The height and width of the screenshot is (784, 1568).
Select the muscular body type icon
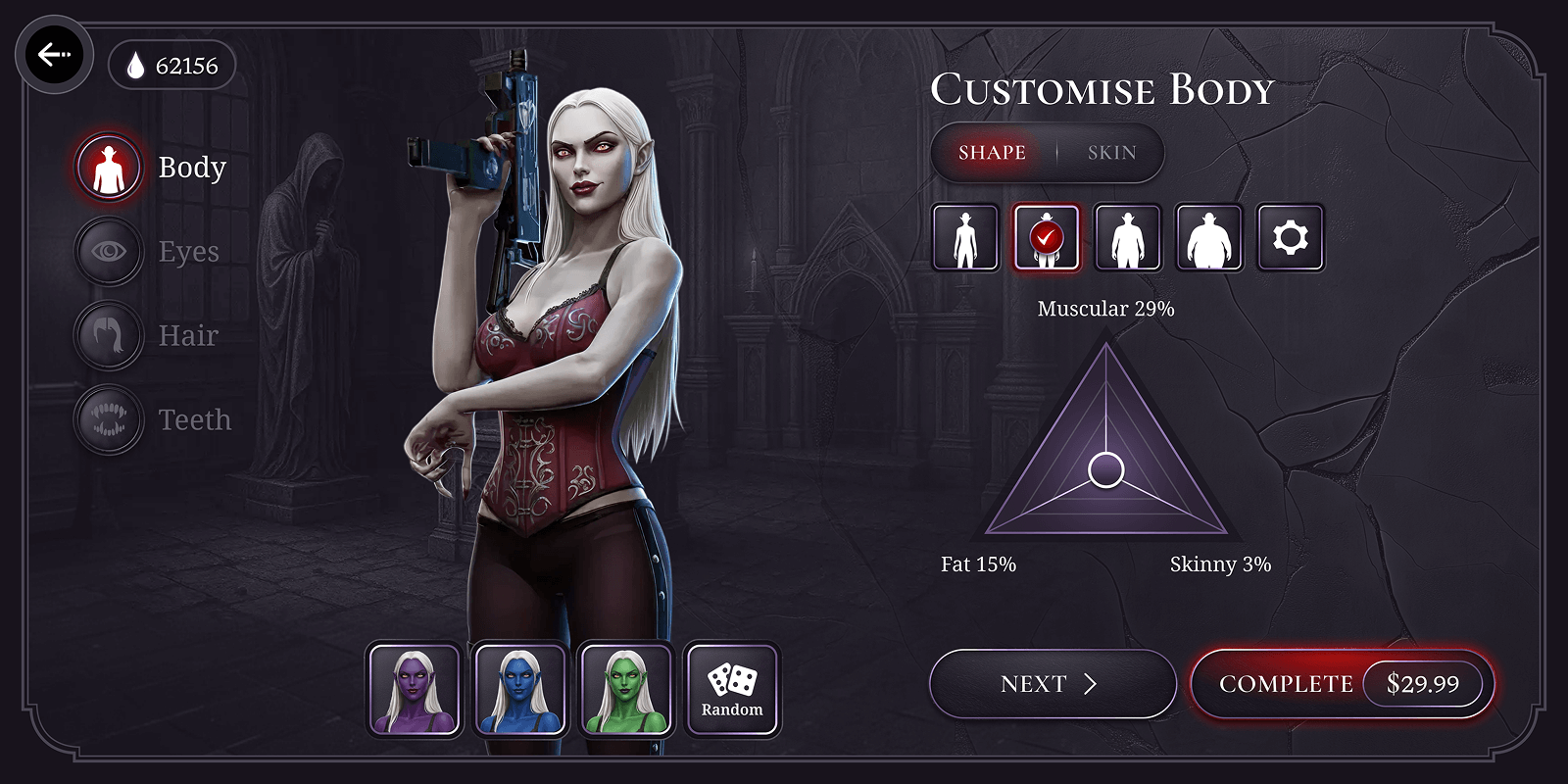[1127, 237]
